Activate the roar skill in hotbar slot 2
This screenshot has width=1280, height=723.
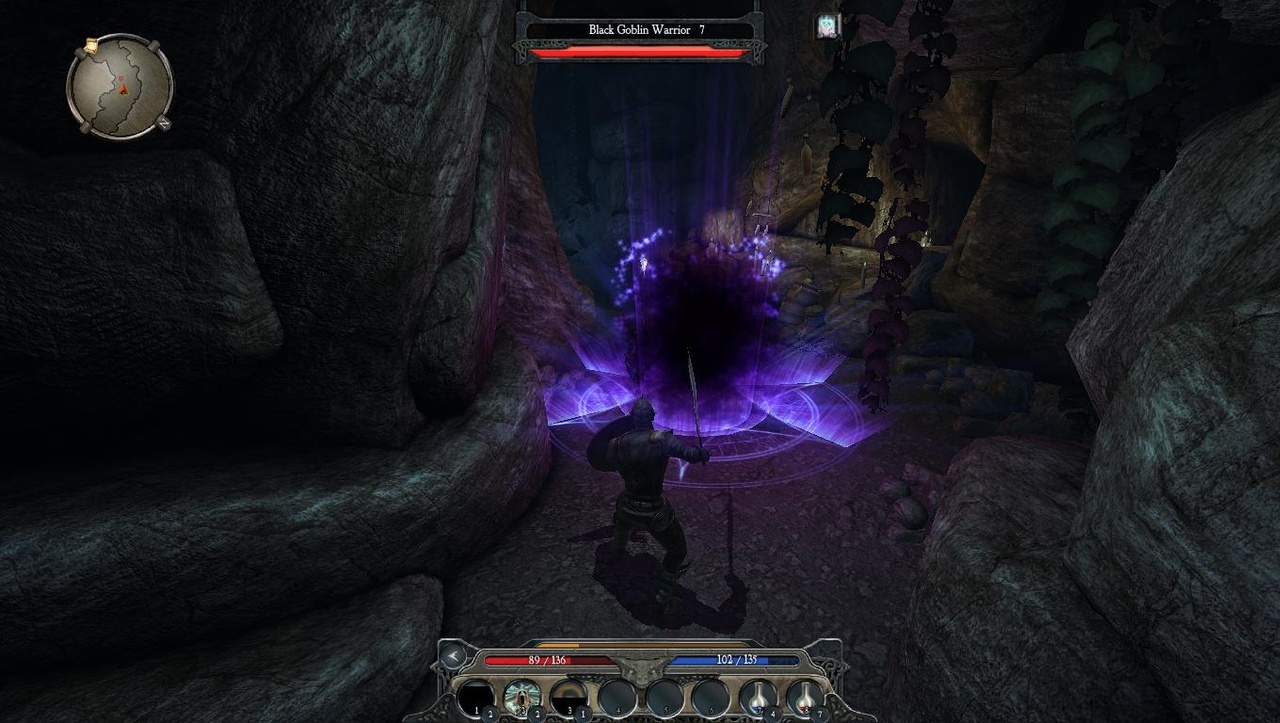[x=521, y=696]
